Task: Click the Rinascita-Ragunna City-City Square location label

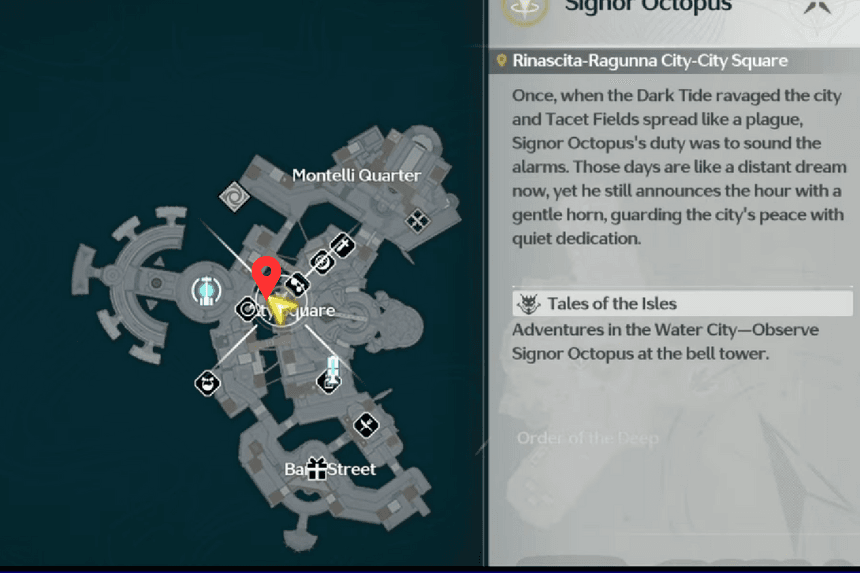Action: point(649,61)
